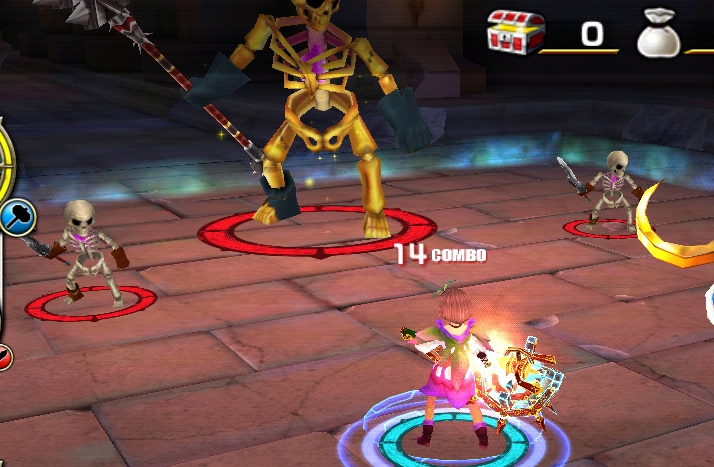Tap the blue hammer skill icon
Screen dimensions: 714x467
[17, 216]
